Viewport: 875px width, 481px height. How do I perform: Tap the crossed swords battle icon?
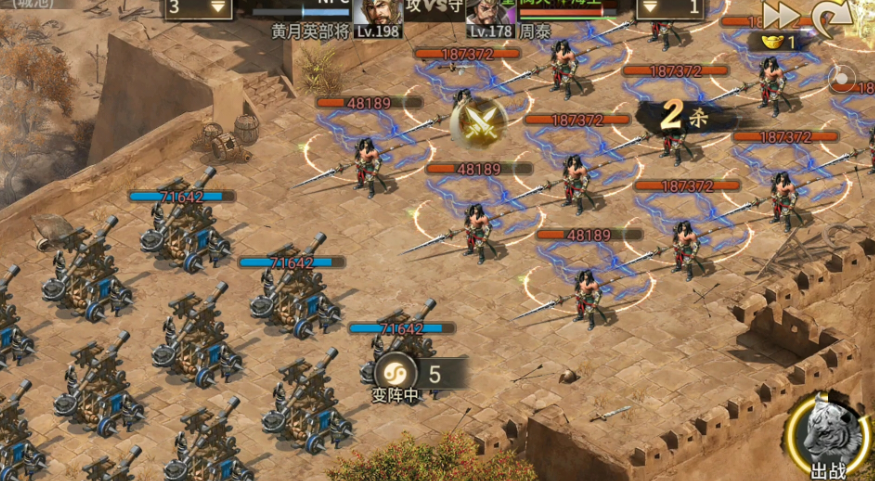(473, 124)
